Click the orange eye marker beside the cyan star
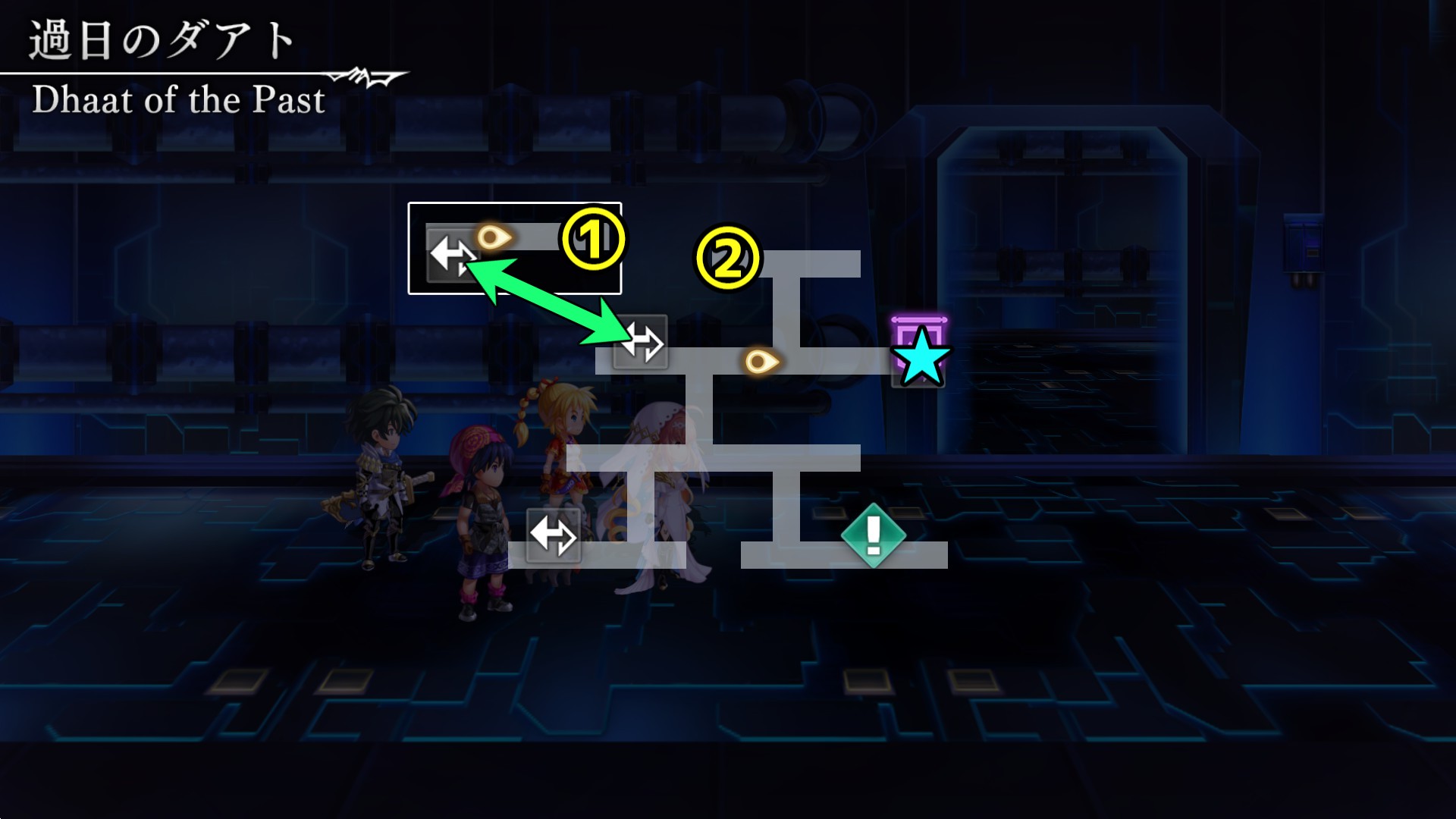 tap(761, 361)
